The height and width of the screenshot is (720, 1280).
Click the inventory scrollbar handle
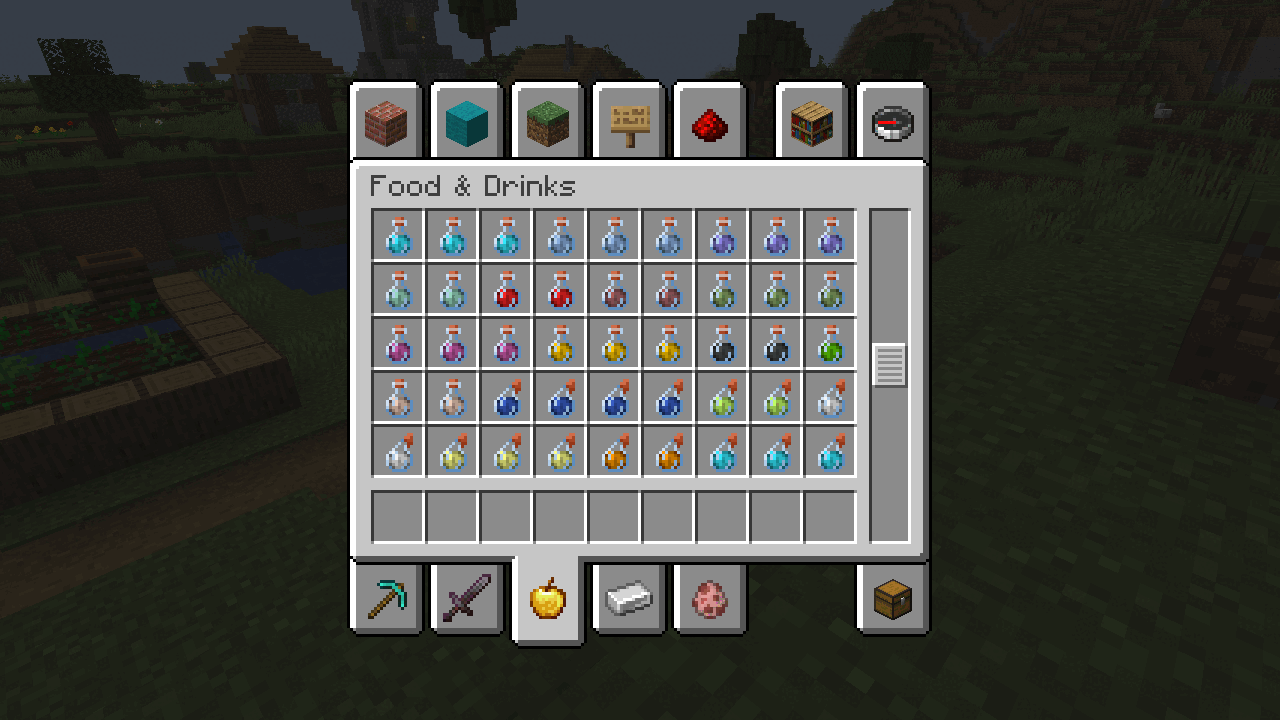click(888, 365)
